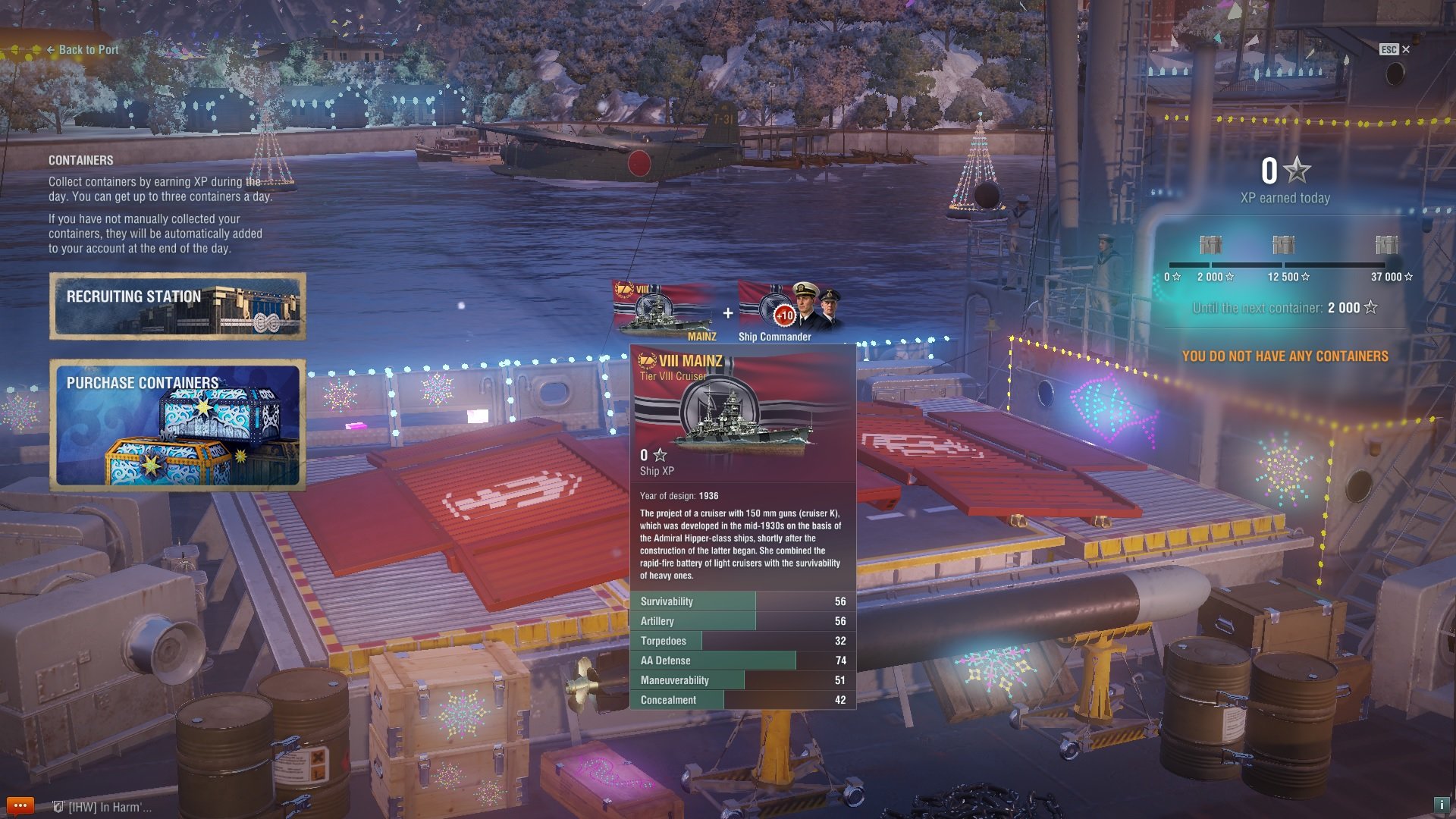This screenshot has height=819, width=1456.
Task: Select the 2 000 XP container icon
Action: point(1211,245)
